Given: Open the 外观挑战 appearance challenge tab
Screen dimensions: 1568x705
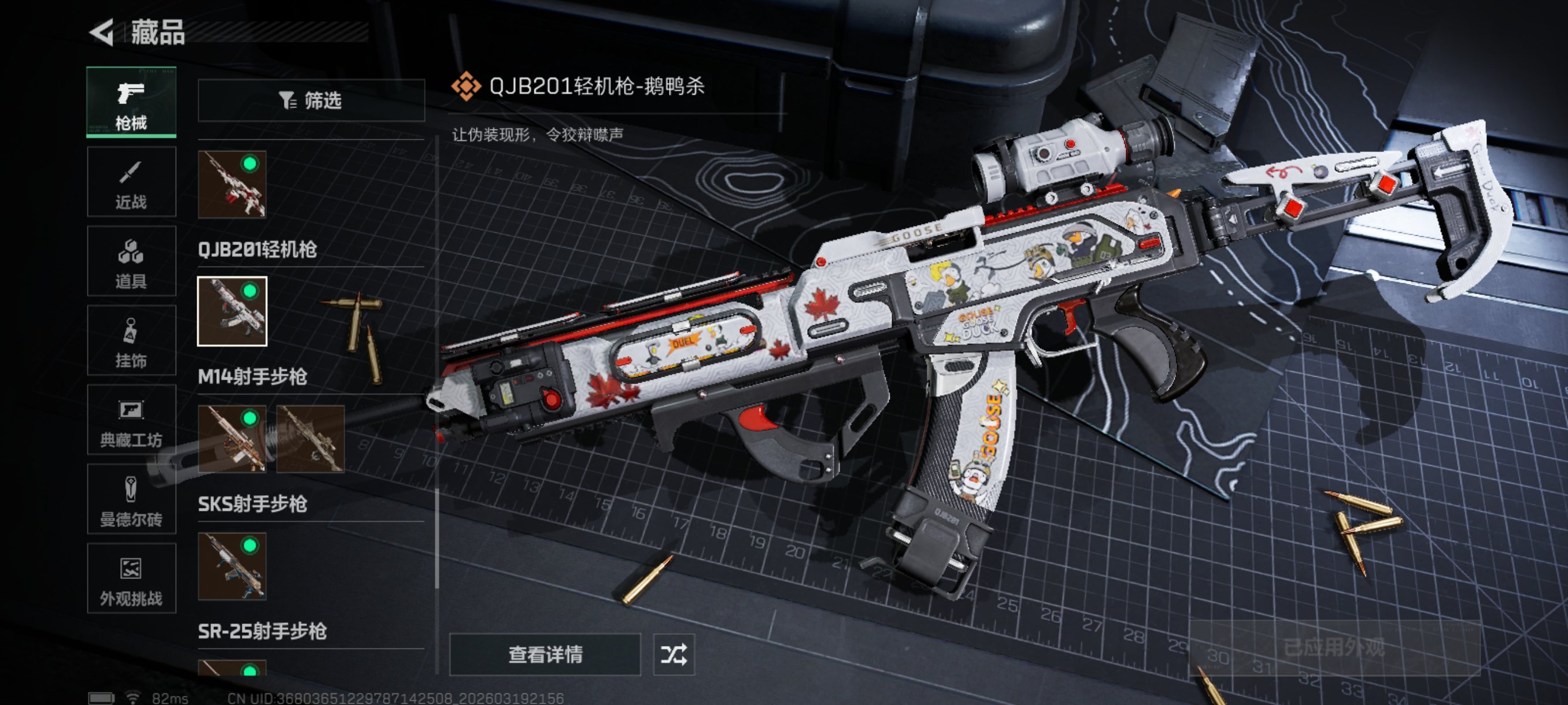Looking at the screenshot, I should (x=131, y=578).
